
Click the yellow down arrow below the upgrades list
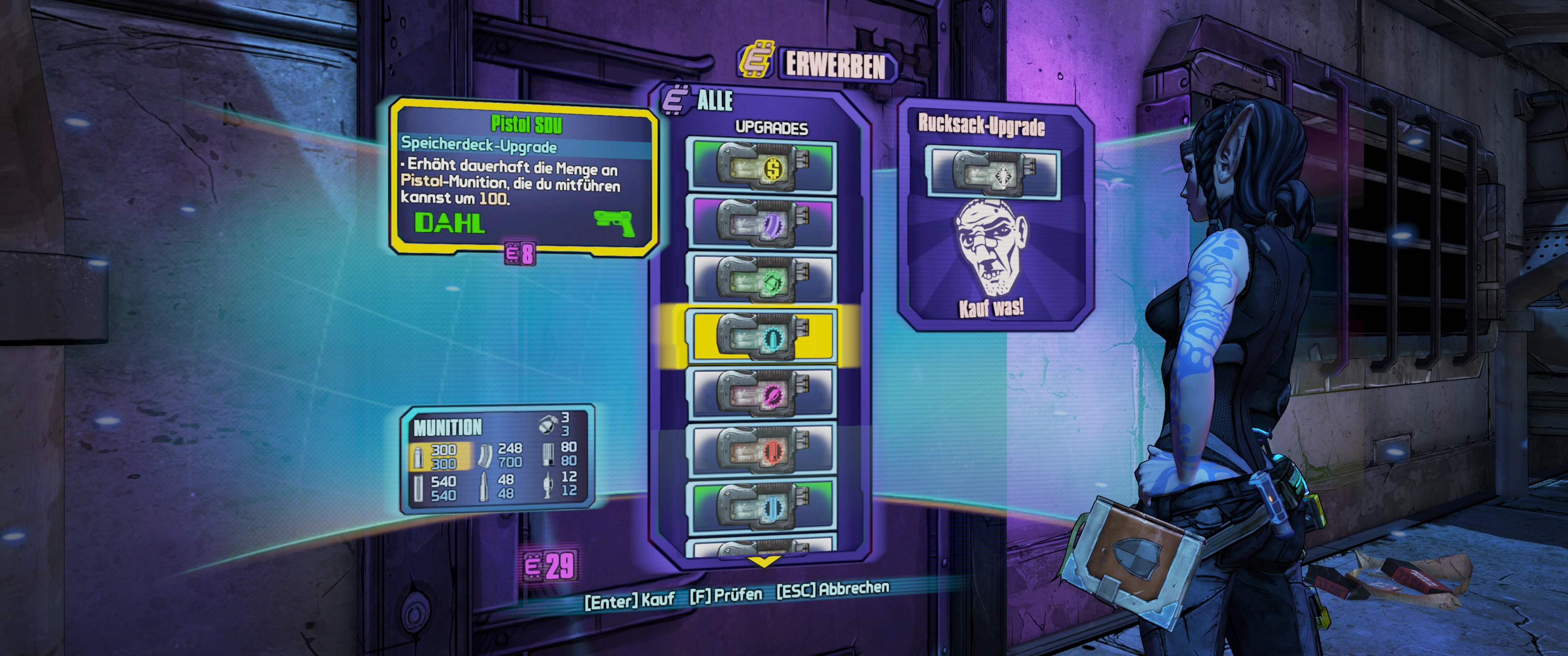pyautogui.click(x=763, y=560)
